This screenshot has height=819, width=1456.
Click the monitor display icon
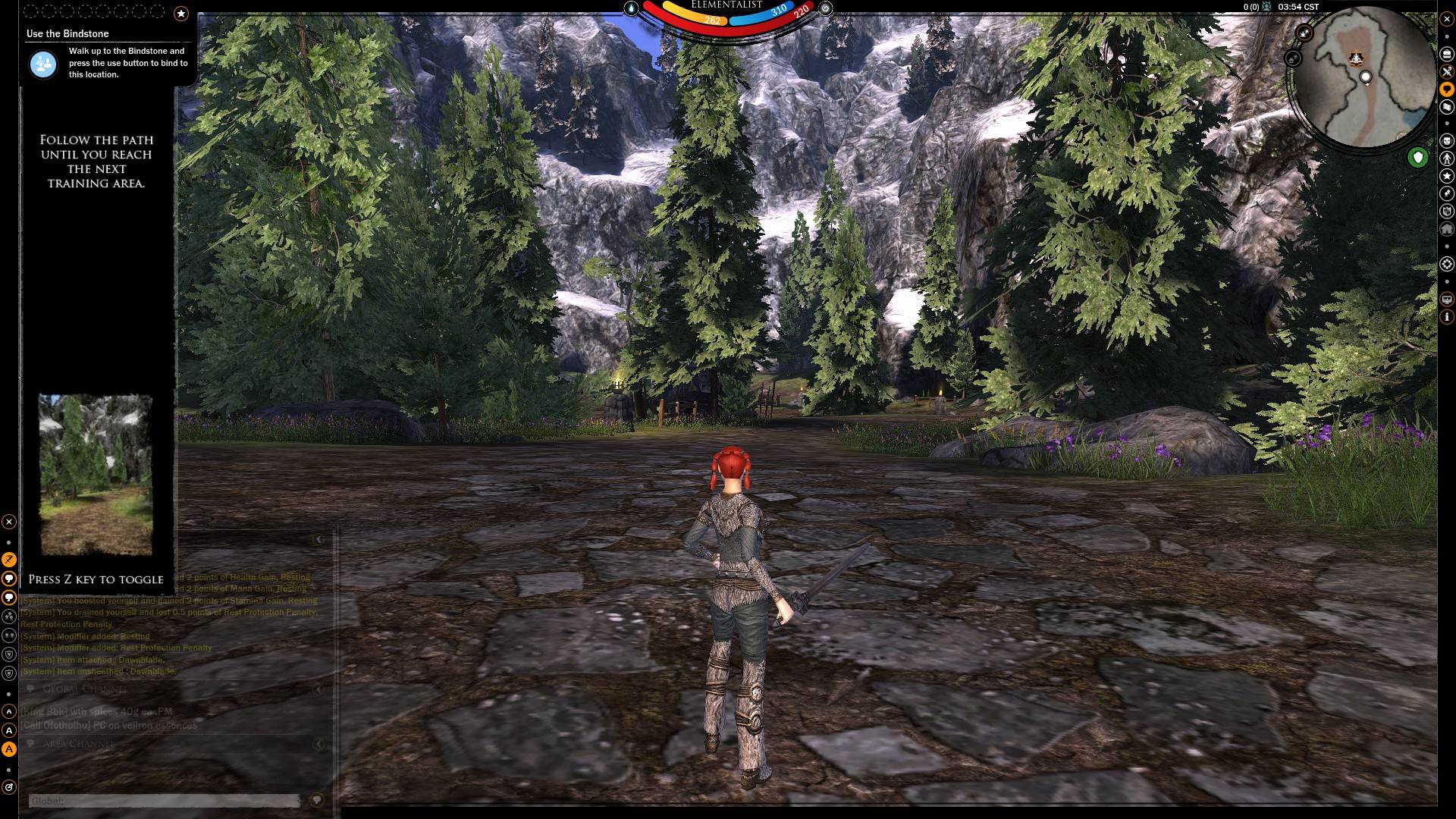tap(1447, 300)
